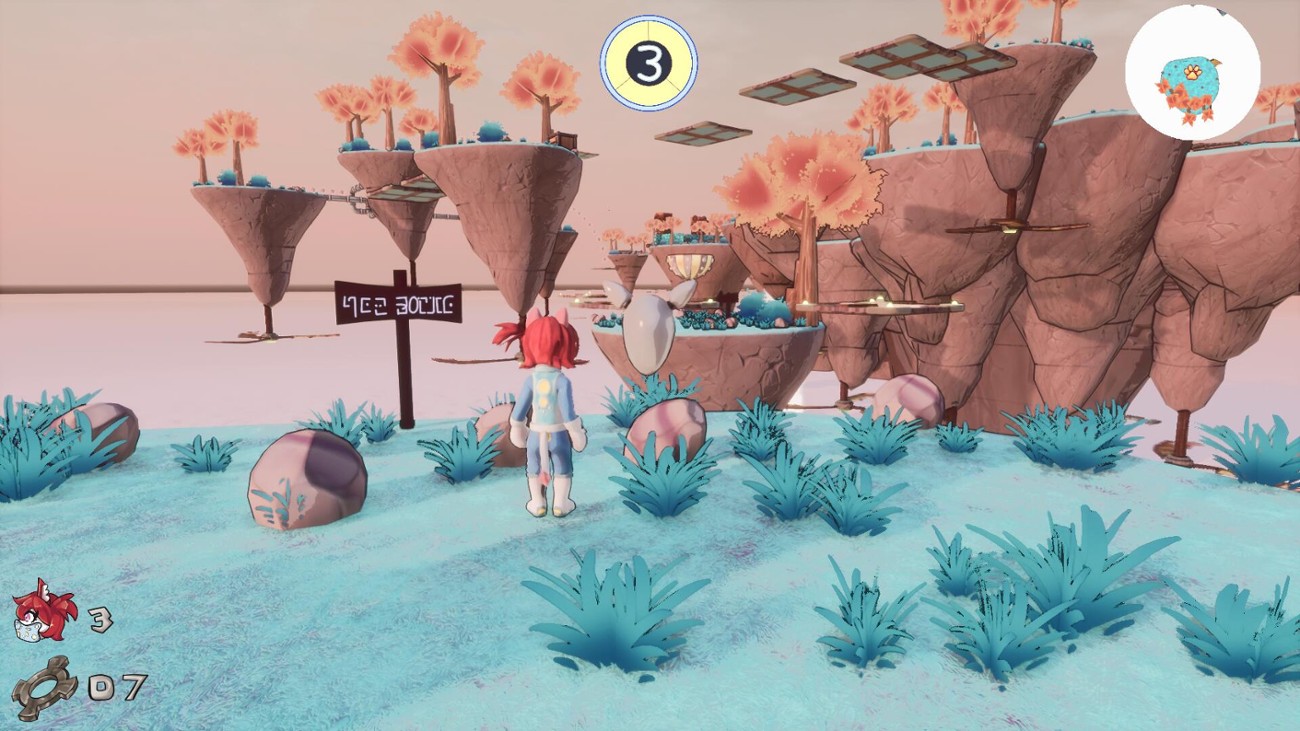The image size is (1300, 731).
Task: Open the crate on the far-left tree island
Action: (567, 140)
